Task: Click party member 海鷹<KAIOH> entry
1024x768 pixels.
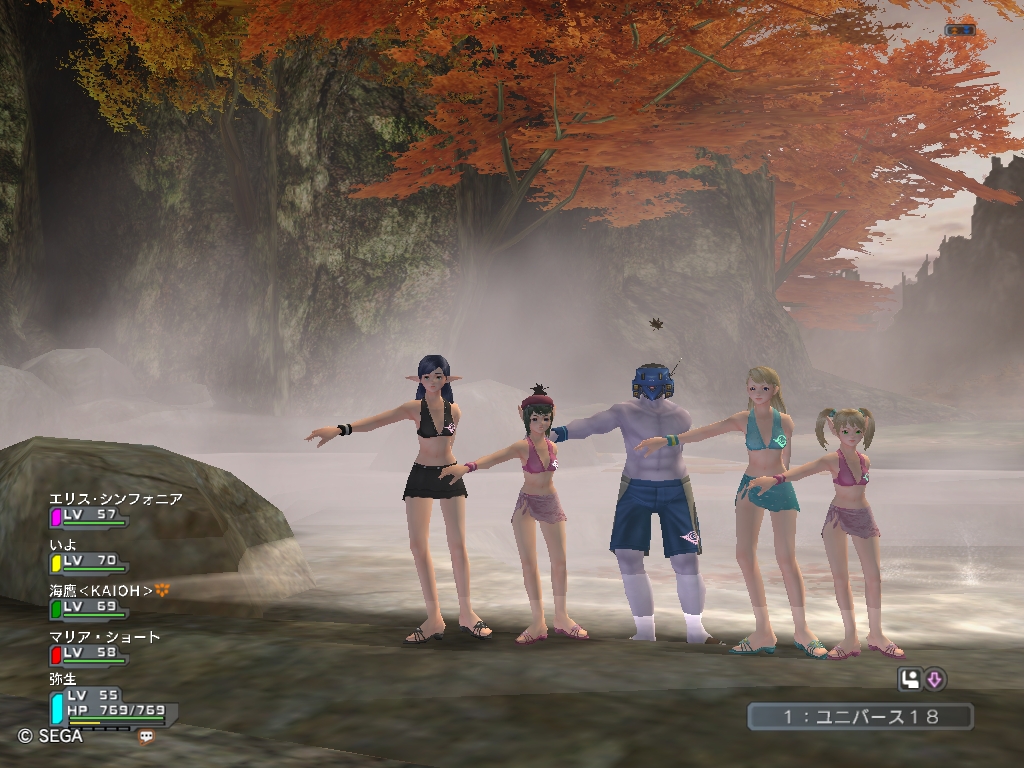Action: coord(101,591)
